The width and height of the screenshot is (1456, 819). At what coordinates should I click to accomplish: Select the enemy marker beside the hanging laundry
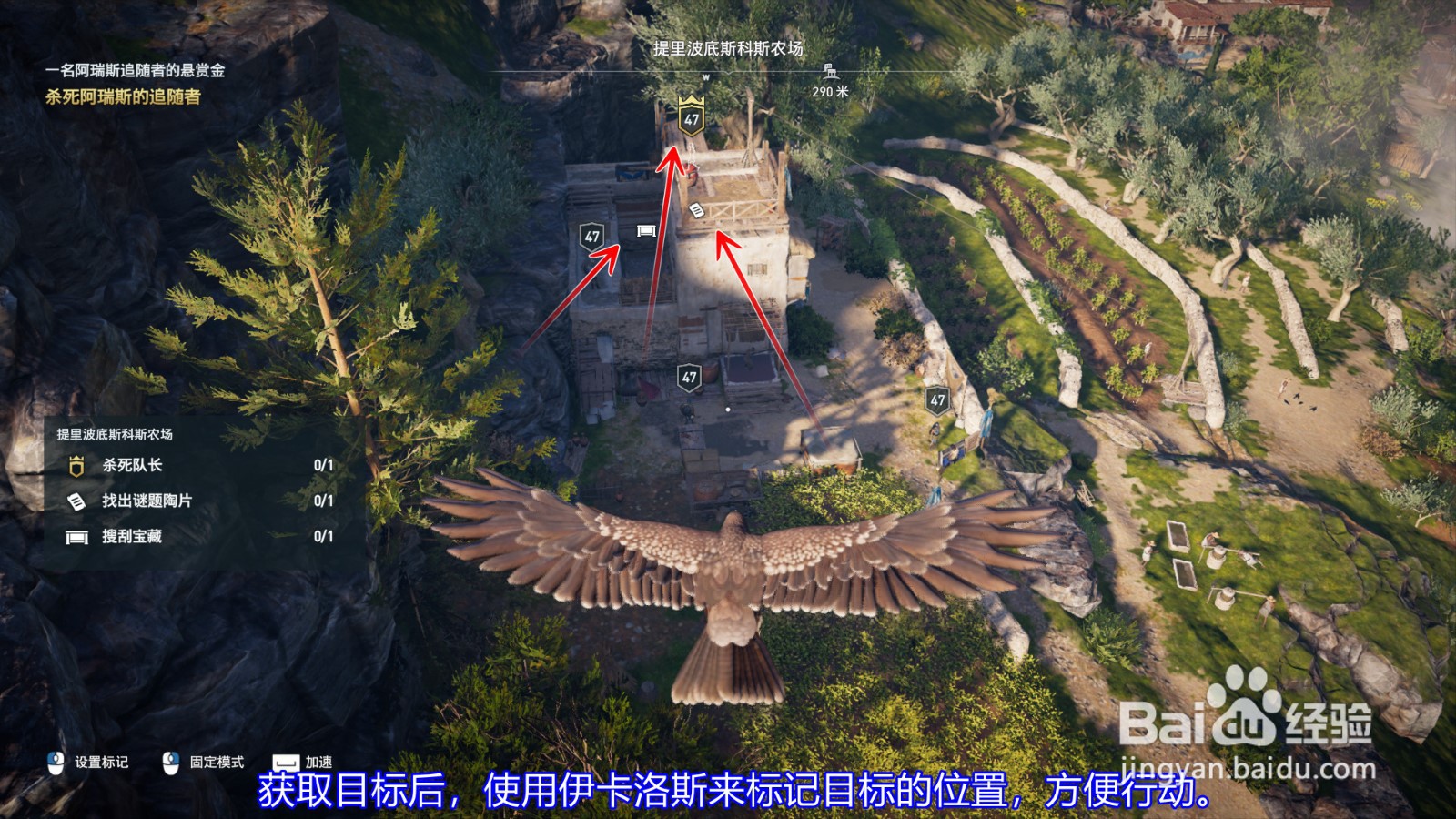(x=939, y=398)
